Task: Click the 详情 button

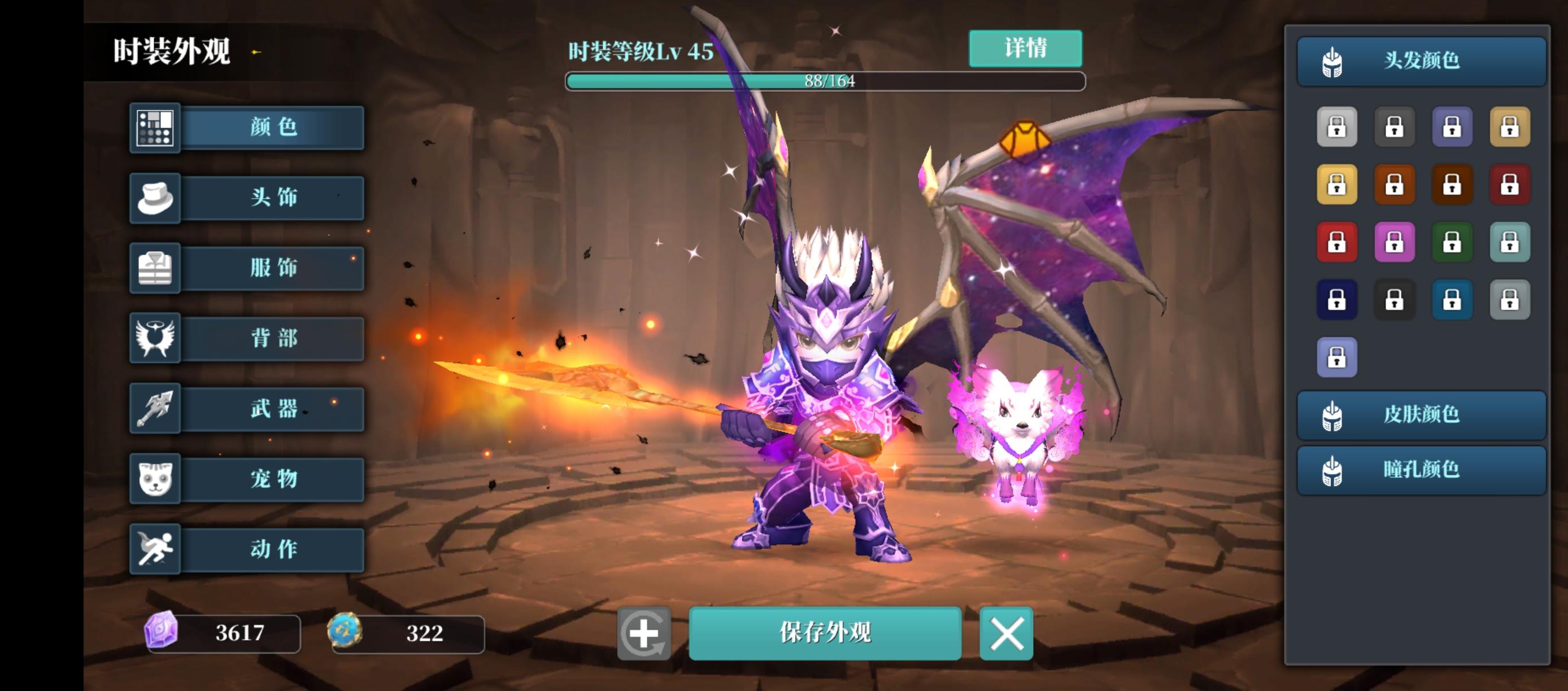Action: click(1026, 48)
